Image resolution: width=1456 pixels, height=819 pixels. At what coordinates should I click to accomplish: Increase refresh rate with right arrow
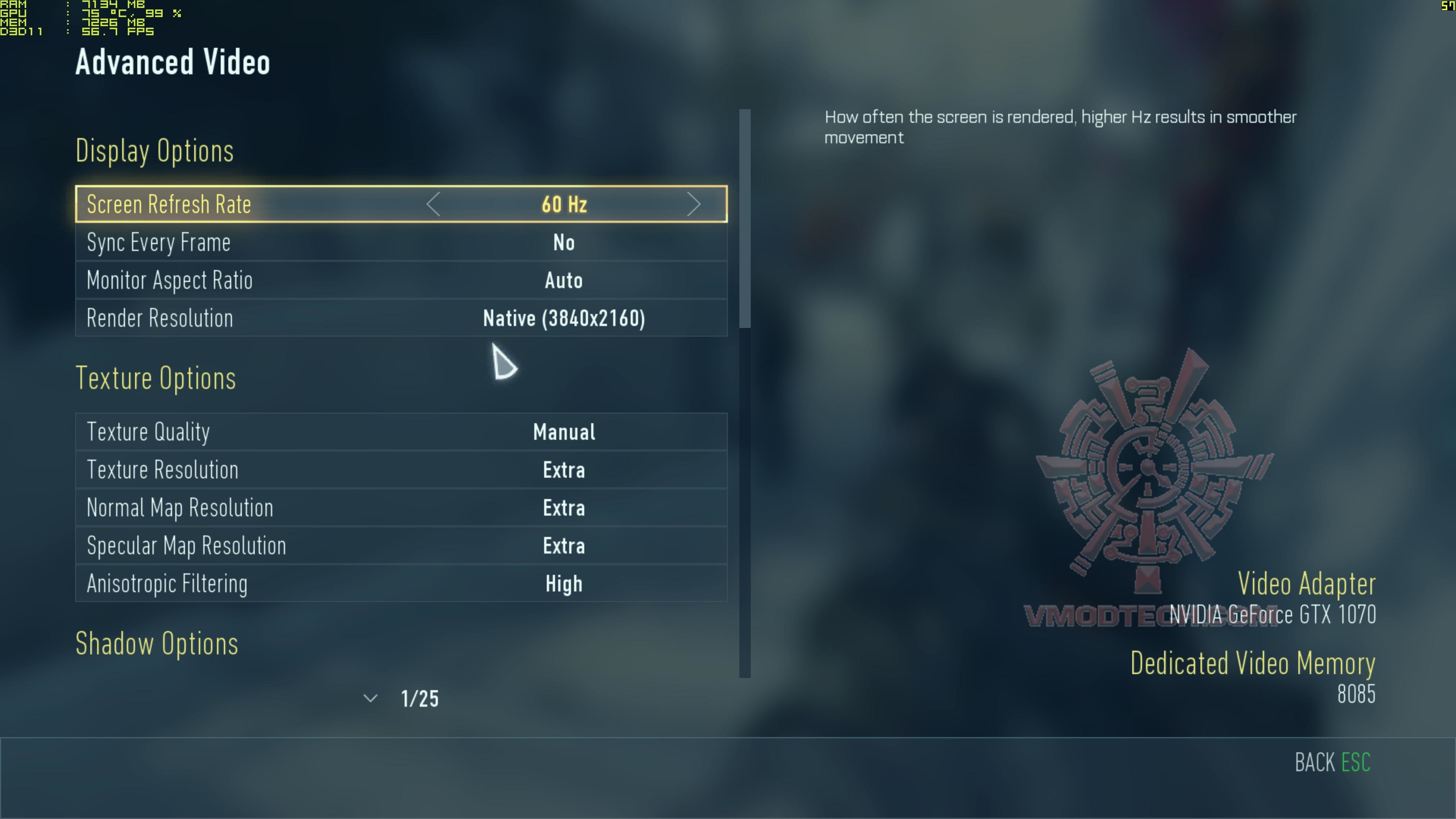point(693,204)
